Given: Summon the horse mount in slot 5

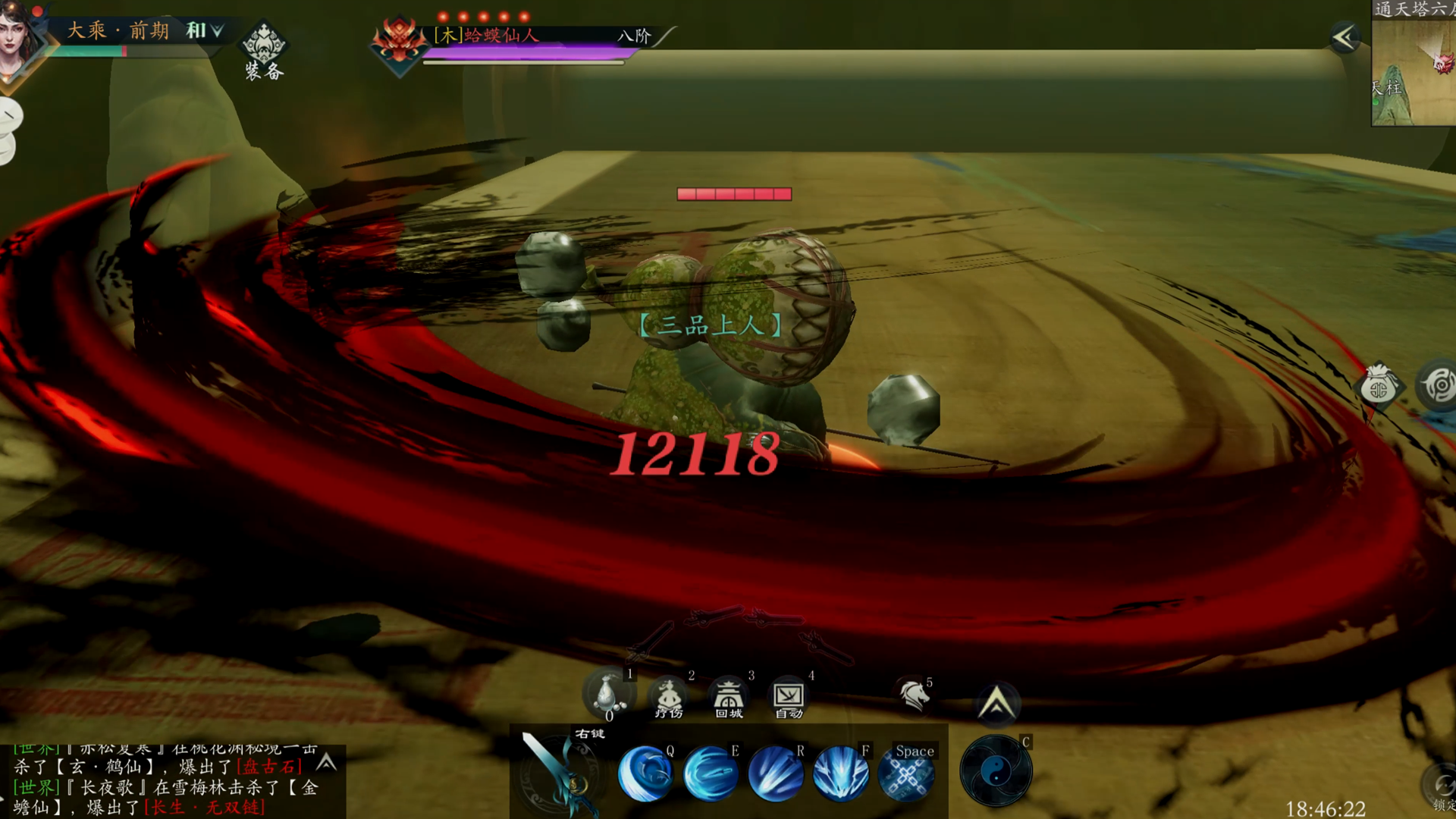Looking at the screenshot, I should (914, 695).
